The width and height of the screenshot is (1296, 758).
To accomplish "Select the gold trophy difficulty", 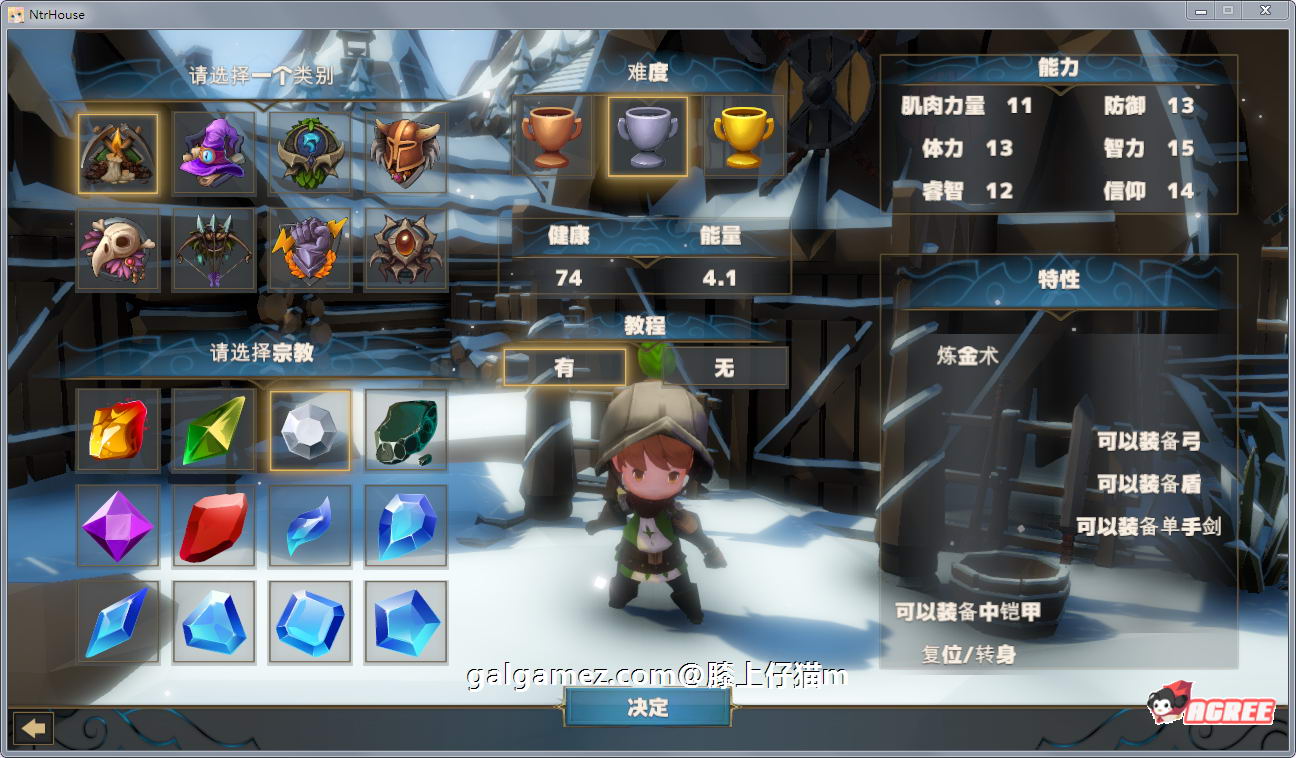I will (743, 137).
